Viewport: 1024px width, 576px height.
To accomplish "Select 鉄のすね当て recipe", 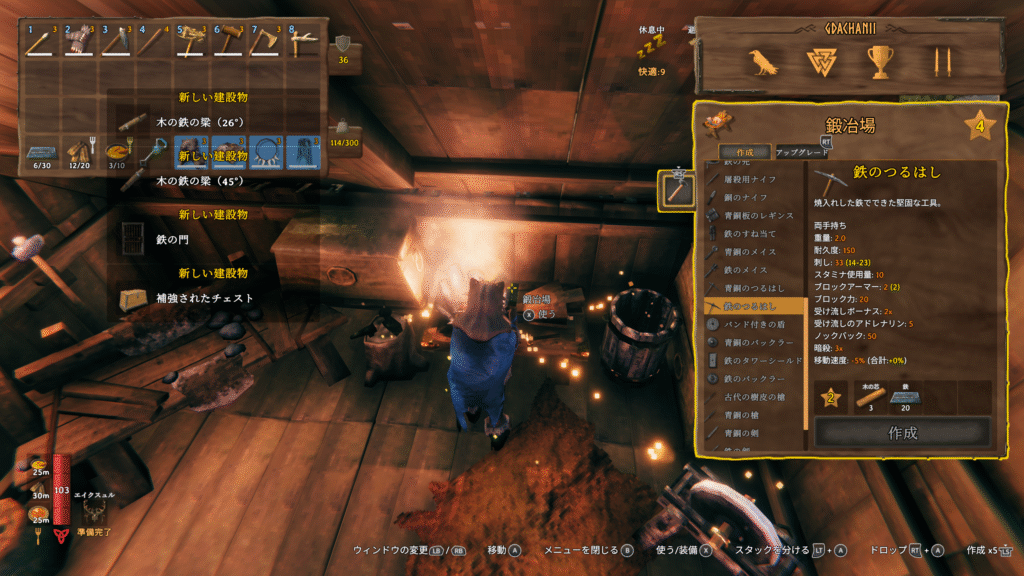I will pyautogui.click(x=755, y=233).
